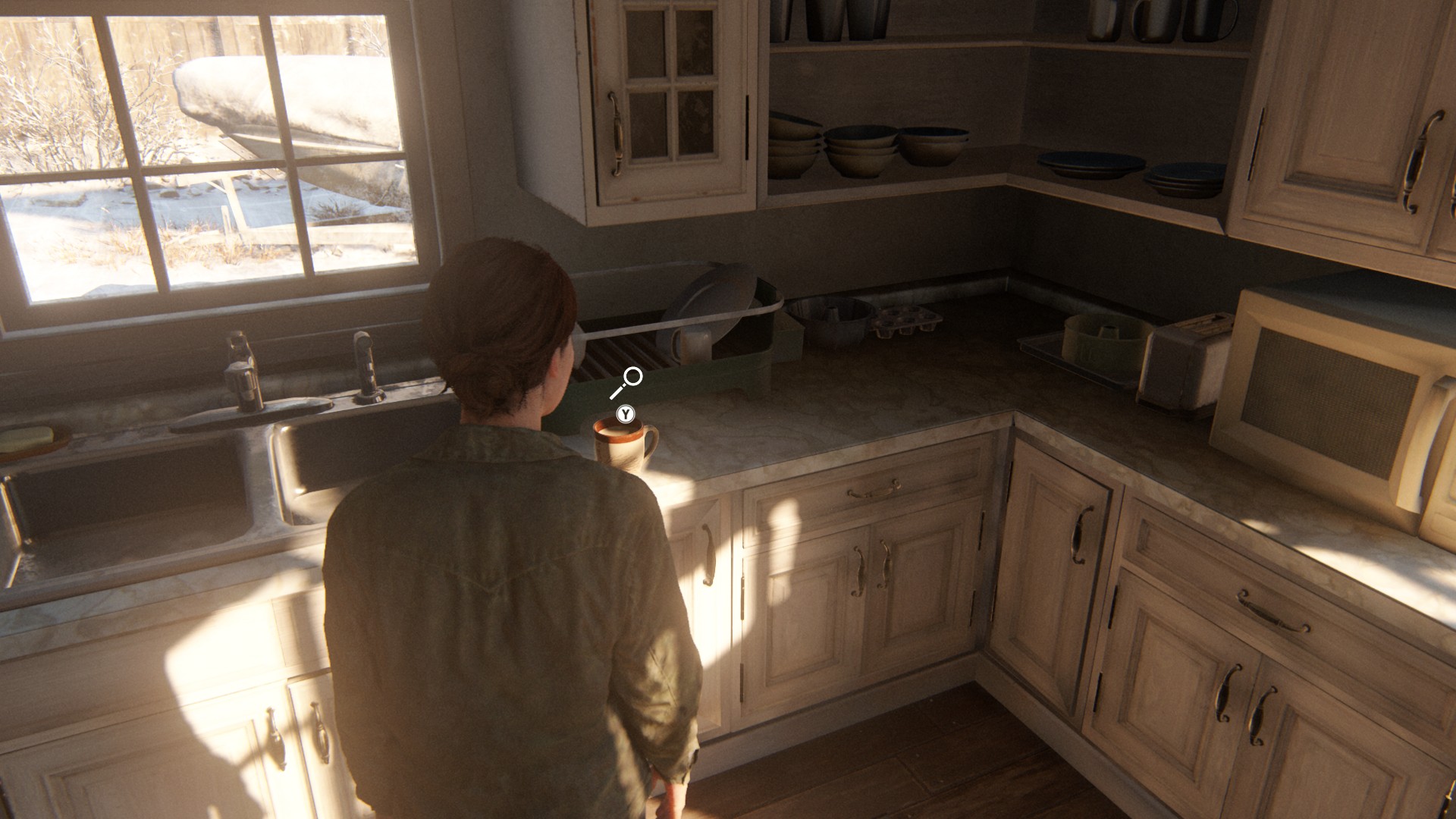Select the magnifying glass inspect icon
Screen dimensions: 1456x819
pyautogui.click(x=627, y=381)
